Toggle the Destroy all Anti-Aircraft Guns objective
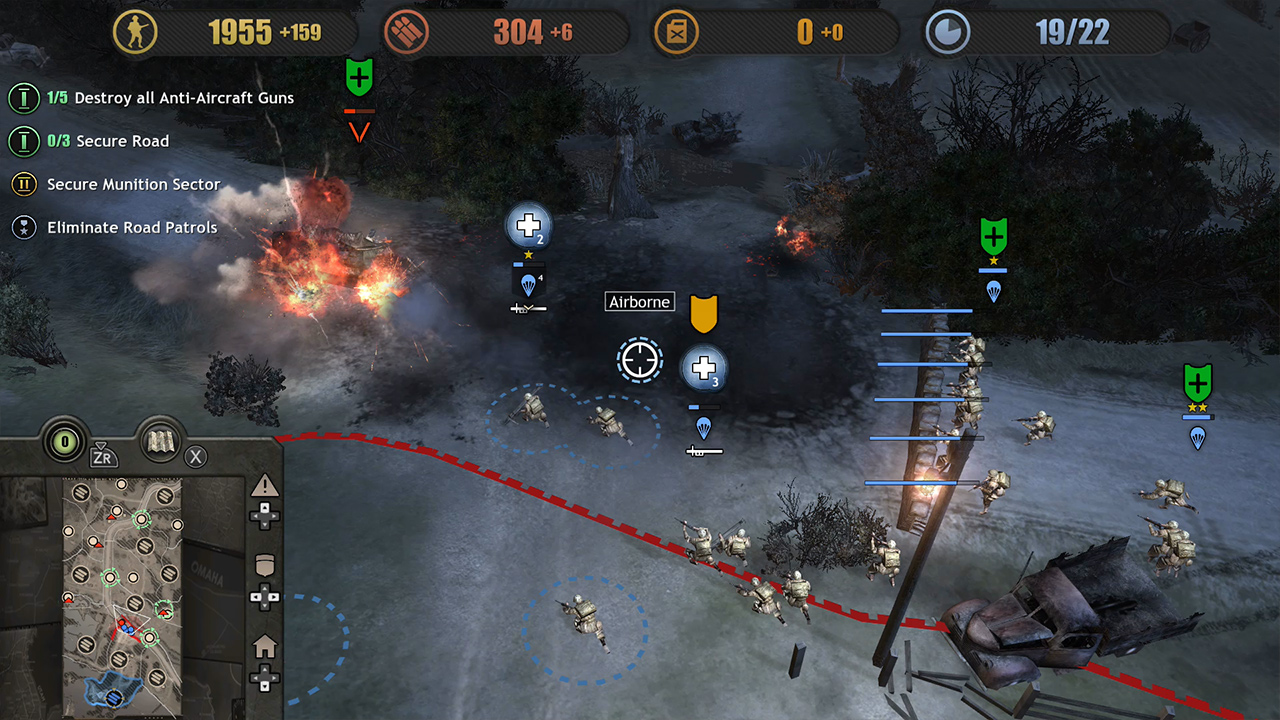 tap(168, 98)
